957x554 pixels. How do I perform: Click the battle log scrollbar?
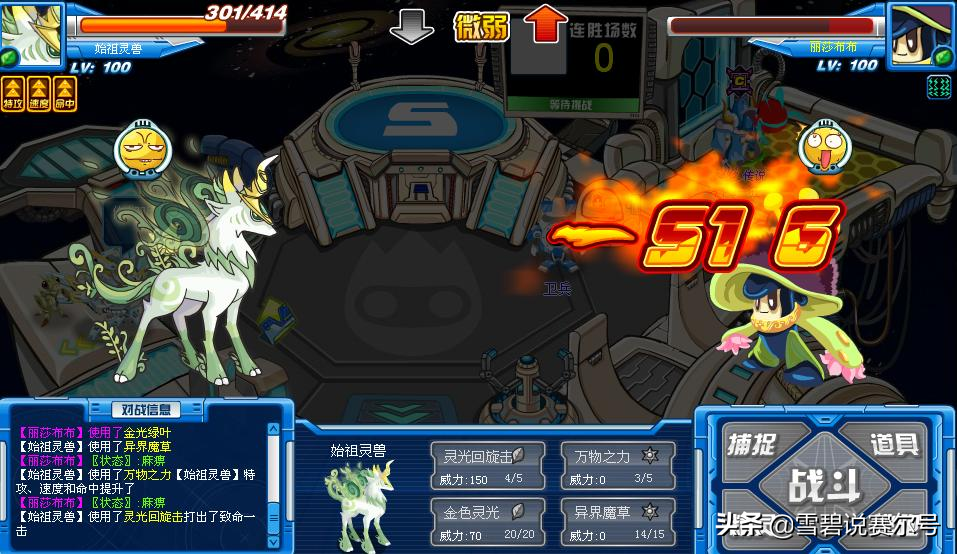point(275,481)
